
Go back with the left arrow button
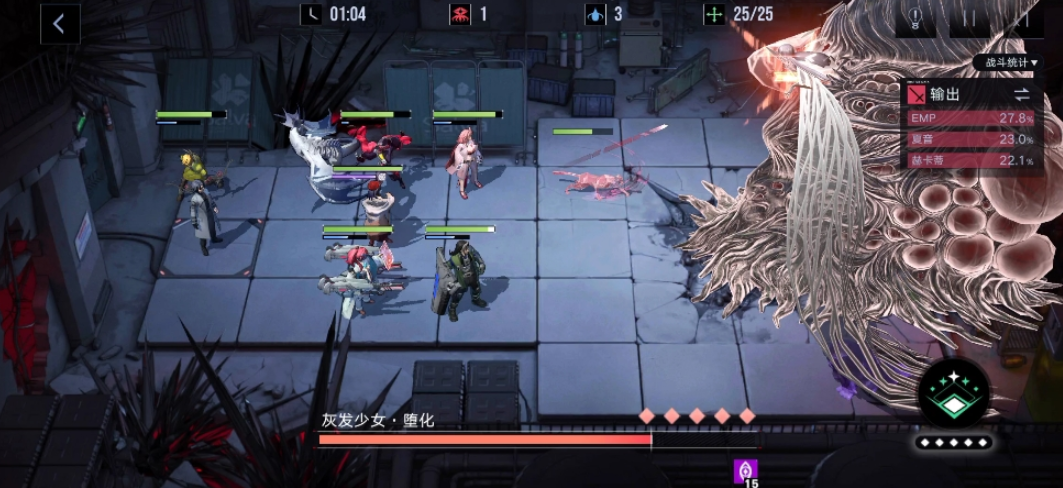(59, 24)
